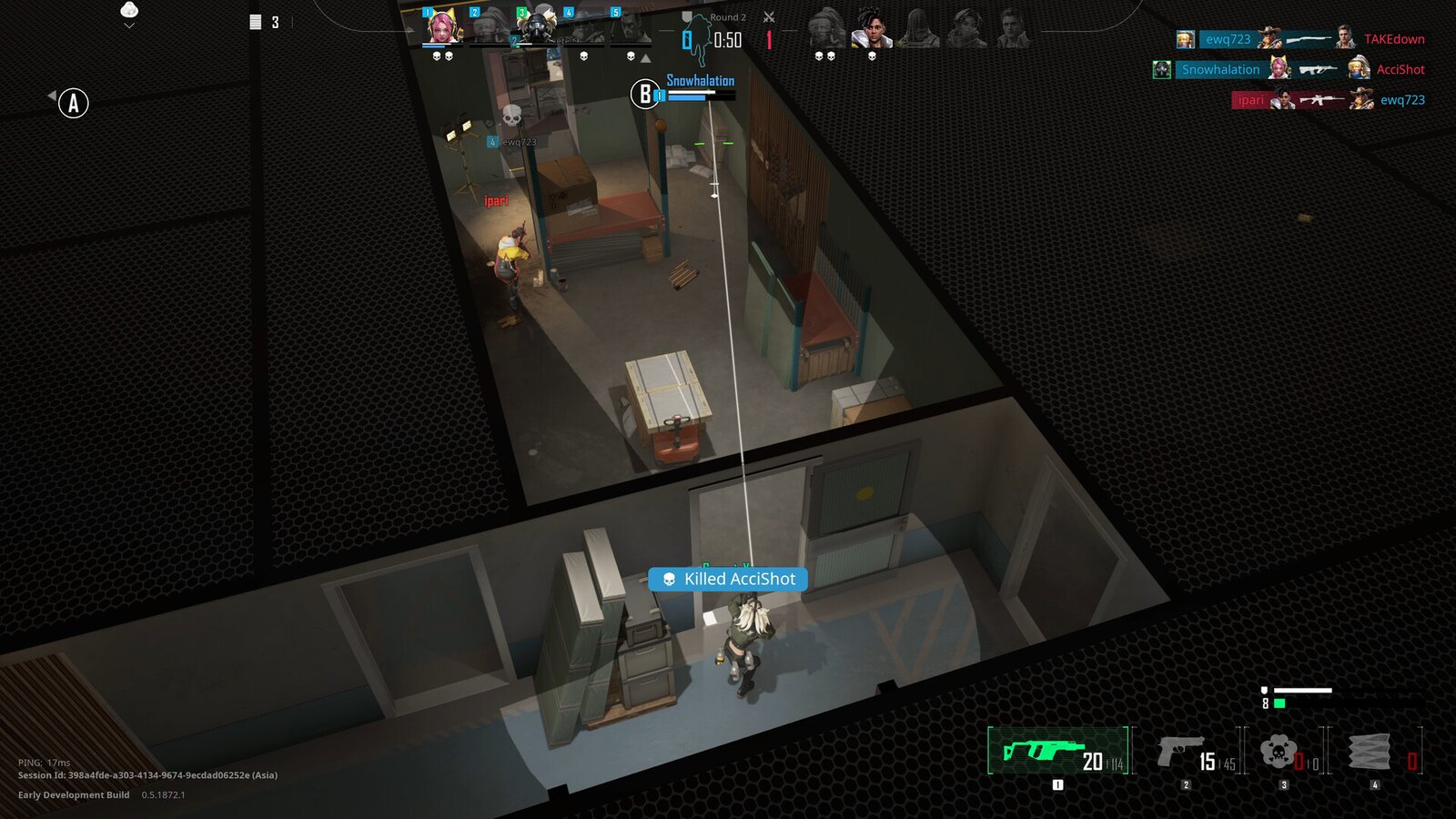Screen dimensions: 1456x819
Task: Toggle the skull elimination marker under teammate 4
Action: [x=584, y=56]
